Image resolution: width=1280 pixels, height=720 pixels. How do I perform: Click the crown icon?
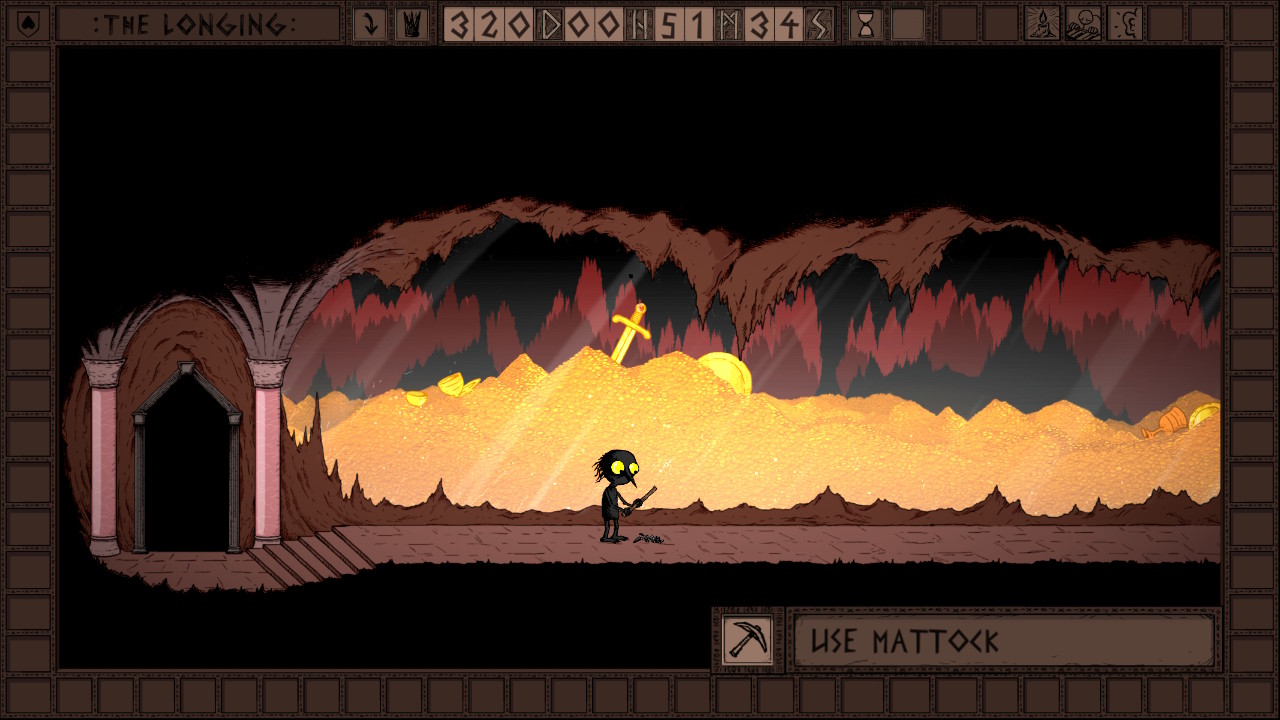(x=412, y=24)
